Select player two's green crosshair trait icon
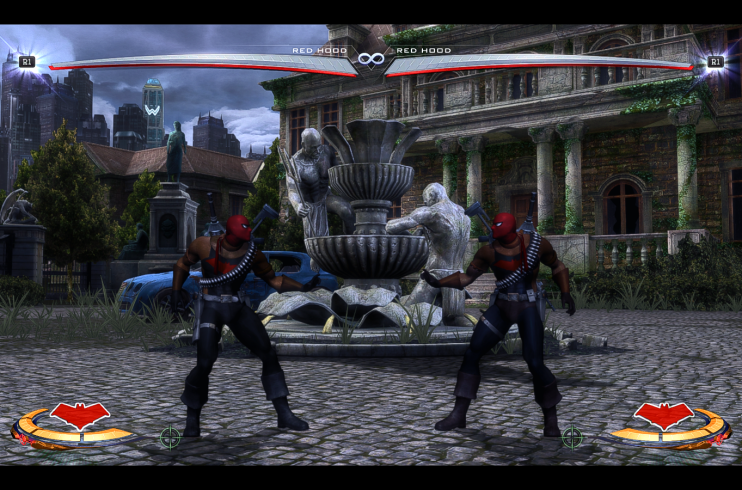This screenshot has width=742, height=490. 572,436
